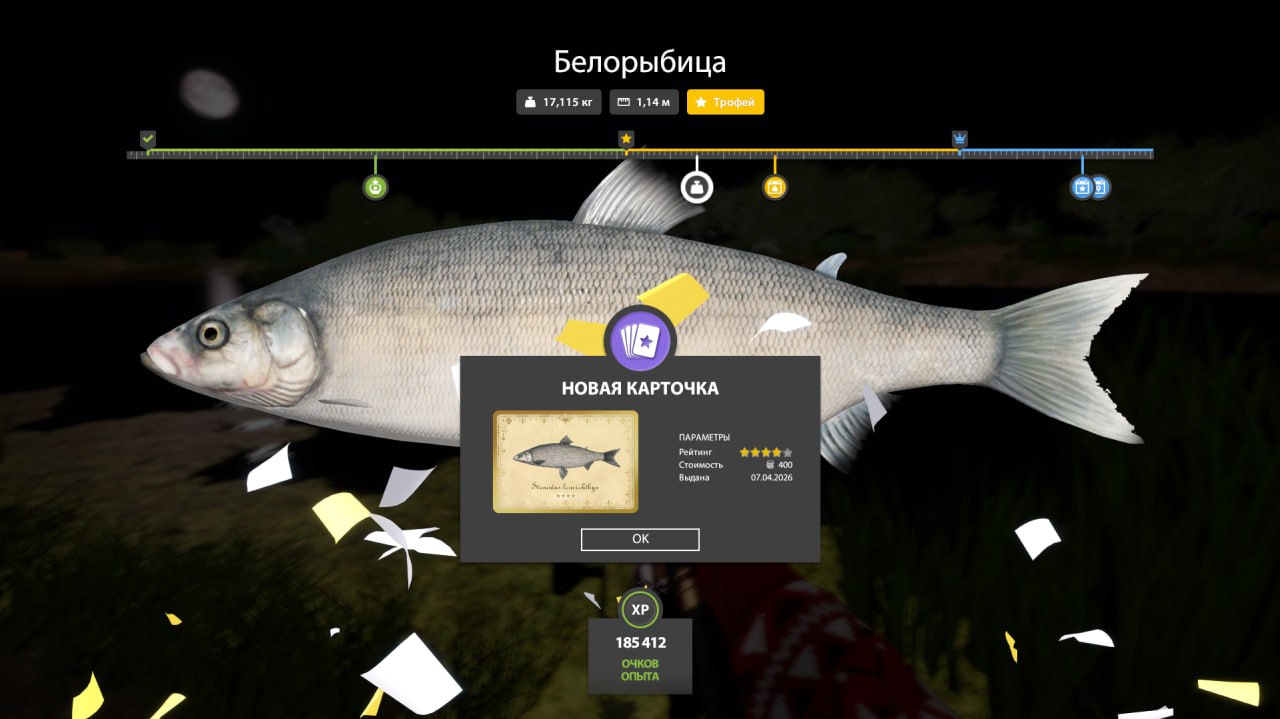Open the Белорыбица card thumbnail
Screen dimensions: 1280x719
(x=565, y=461)
